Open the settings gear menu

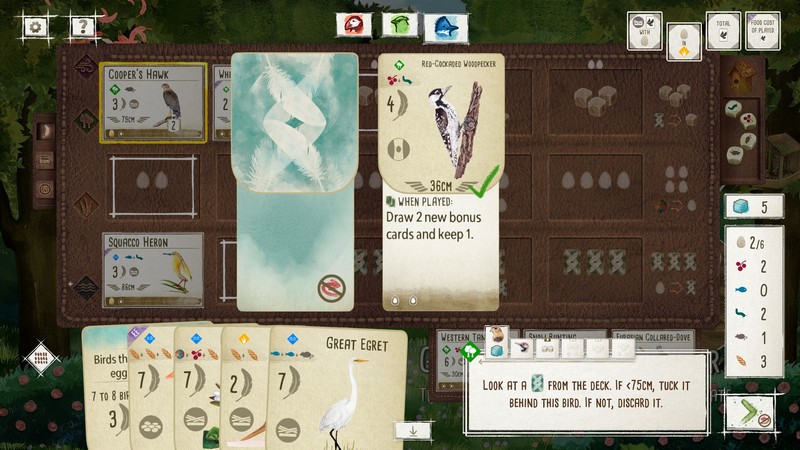[x=37, y=27]
